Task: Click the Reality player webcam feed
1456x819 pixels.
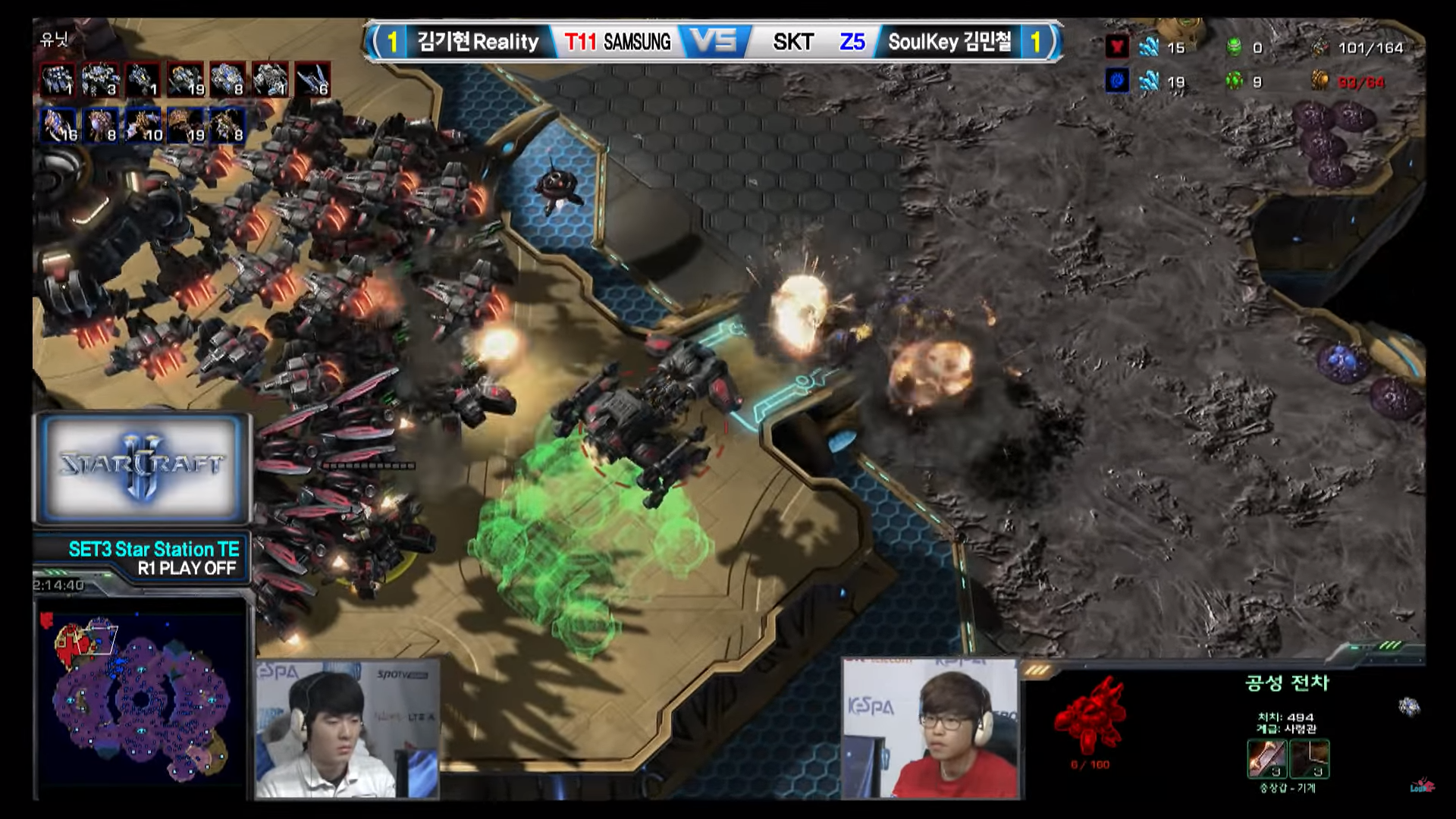Action: [x=347, y=730]
